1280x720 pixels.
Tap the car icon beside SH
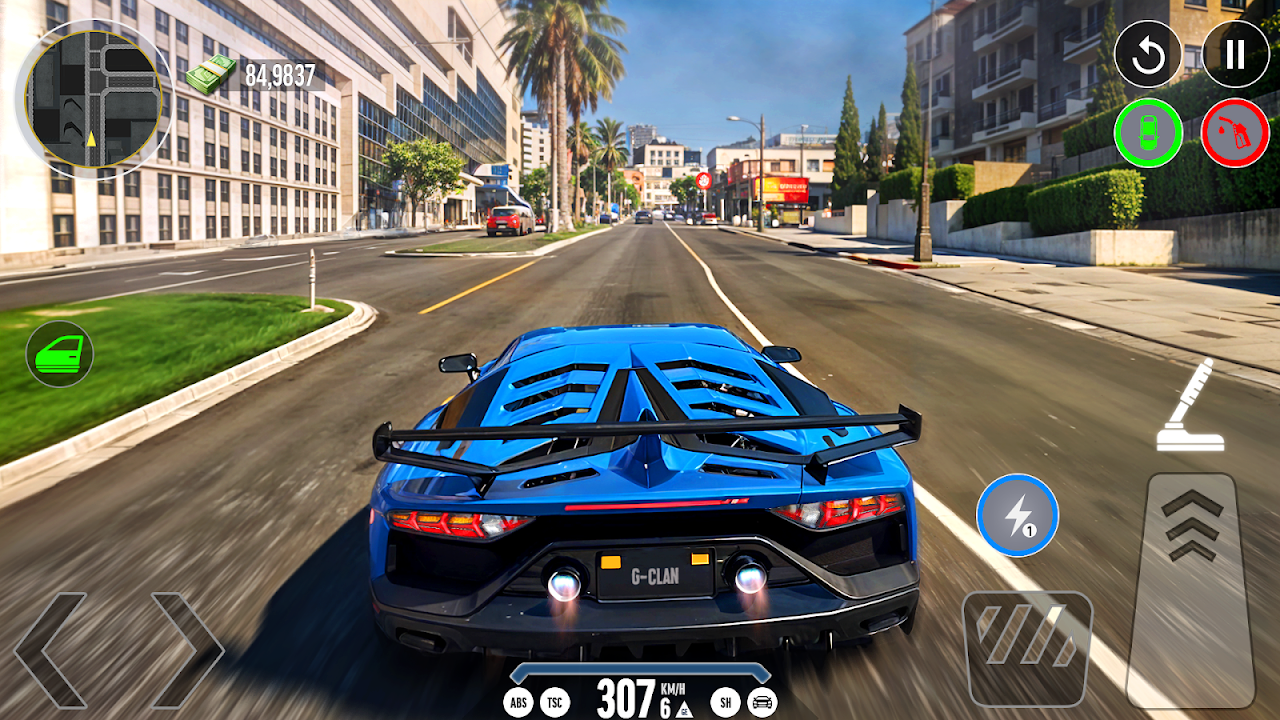tap(762, 703)
